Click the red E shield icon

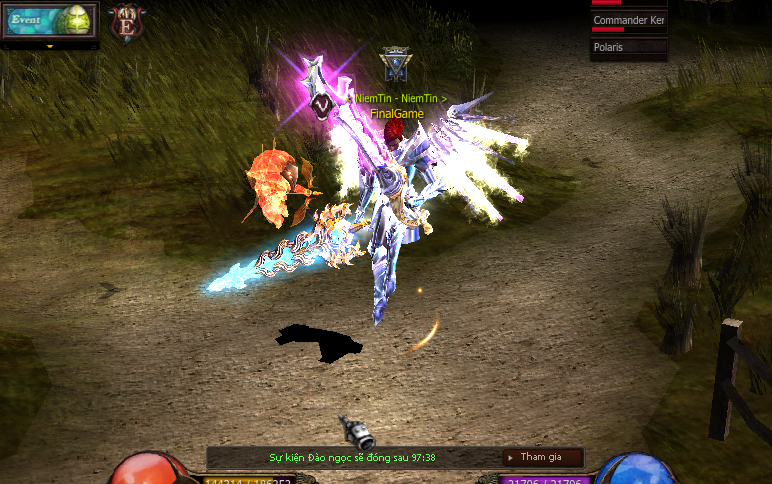(126, 20)
